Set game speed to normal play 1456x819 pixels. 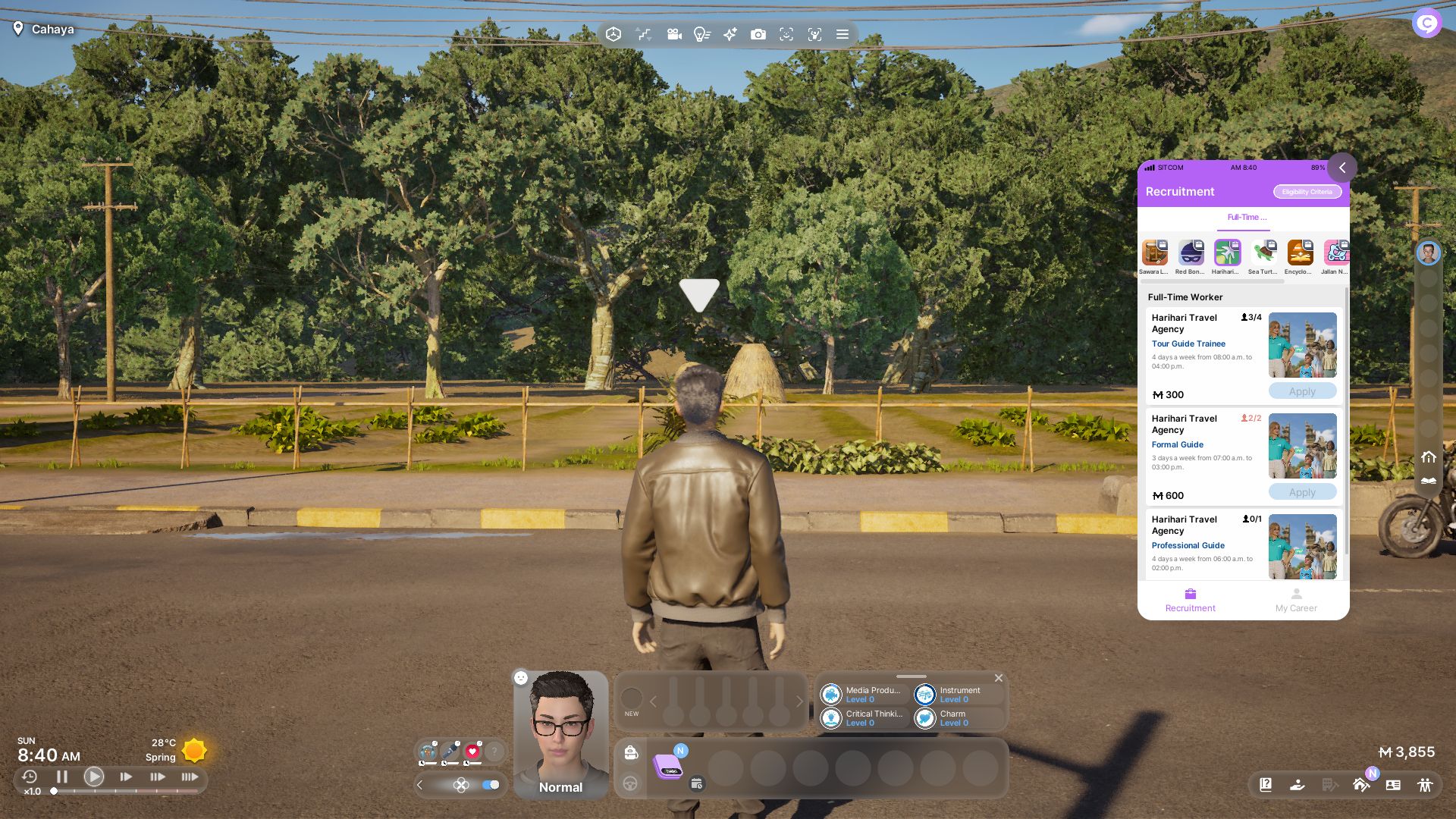(94, 777)
